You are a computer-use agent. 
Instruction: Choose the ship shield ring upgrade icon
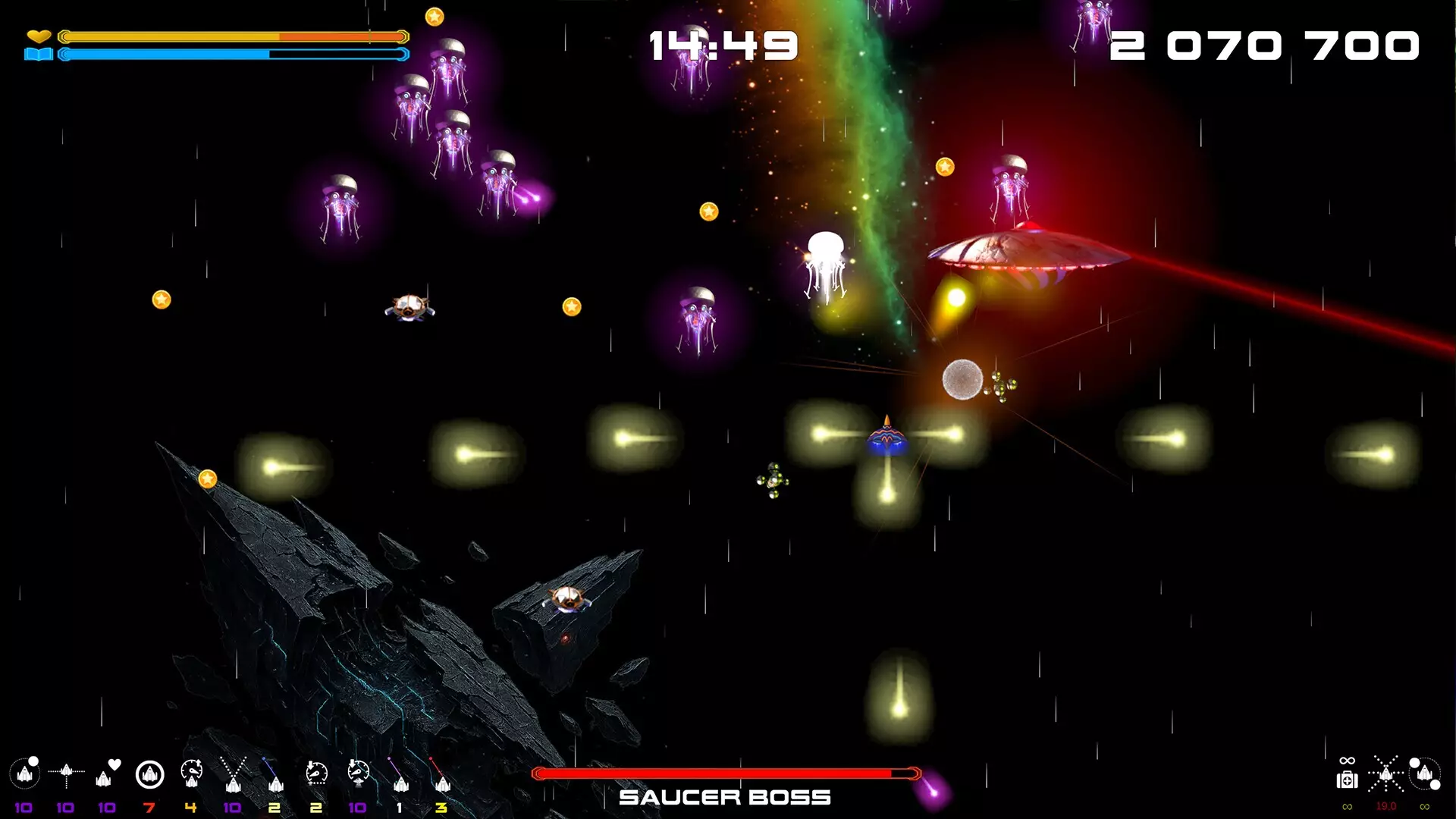pos(149,774)
